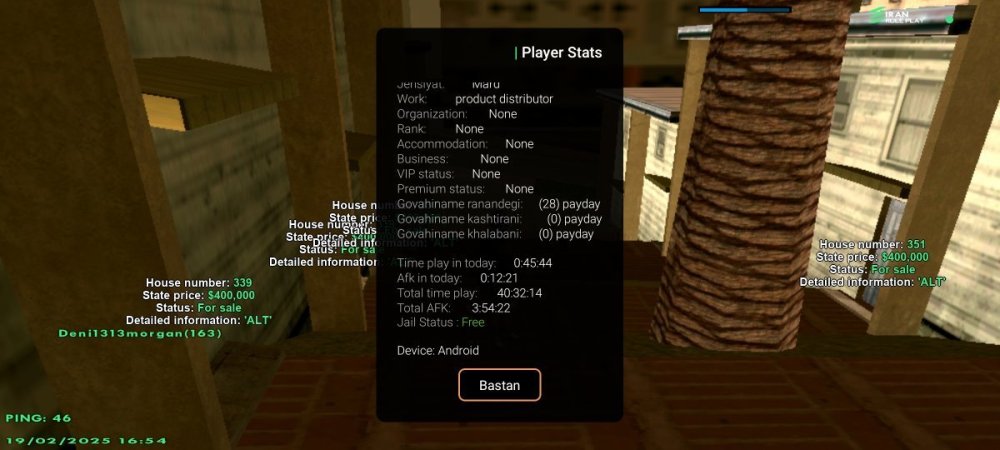Close the Player Stats dialog with Bastan
The height and width of the screenshot is (450, 1000).
tap(499, 385)
